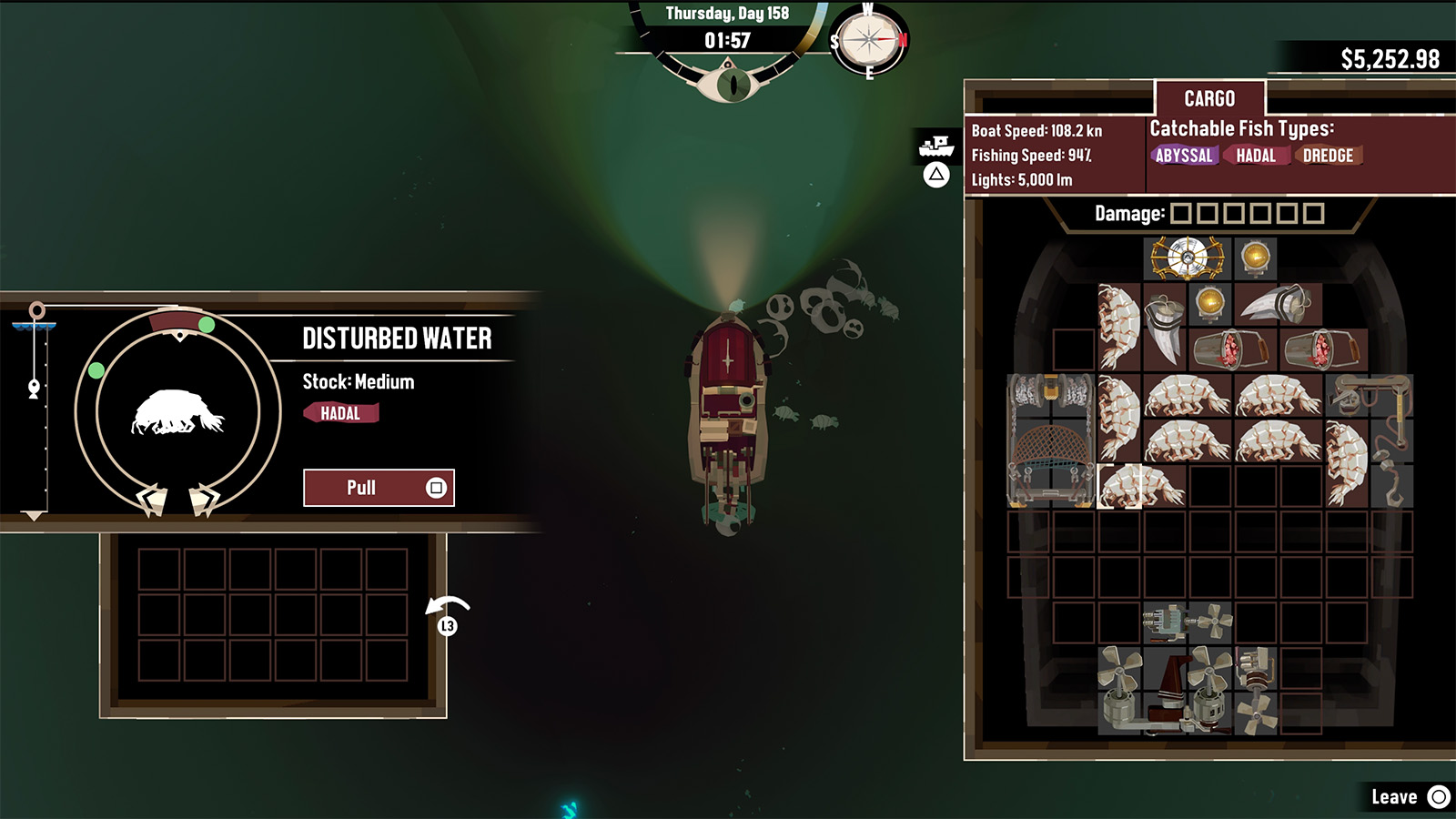Click the HADAL tag under Stock
1456x819 pixels.
tap(343, 413)
